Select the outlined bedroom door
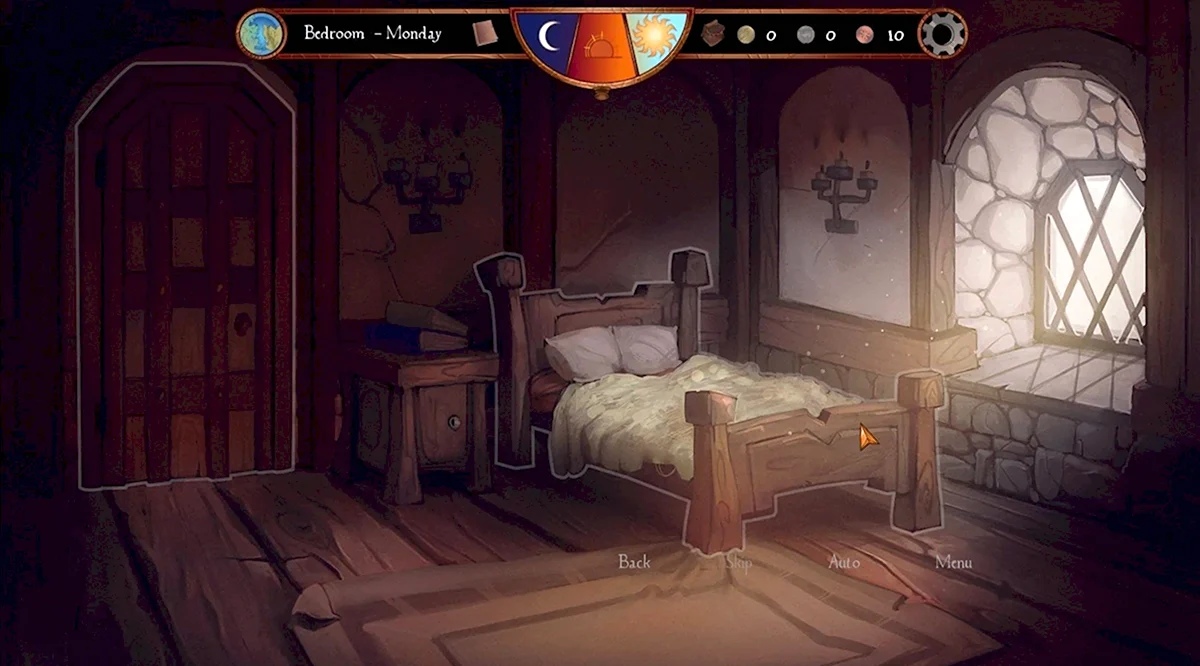This screenshot has height=666, width=1200. (x=185, y=280)
